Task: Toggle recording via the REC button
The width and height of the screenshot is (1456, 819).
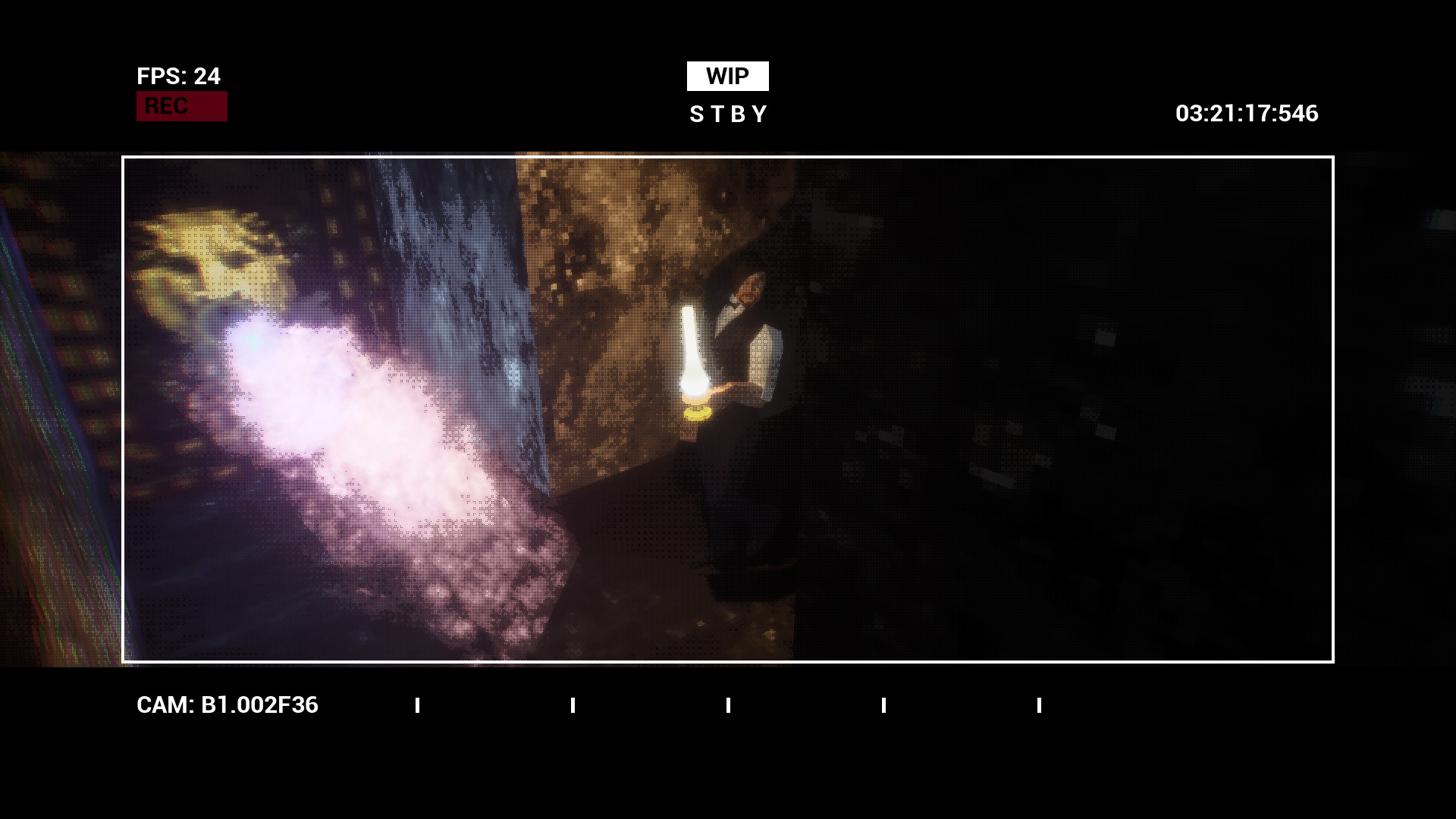Action: (181, 105)
